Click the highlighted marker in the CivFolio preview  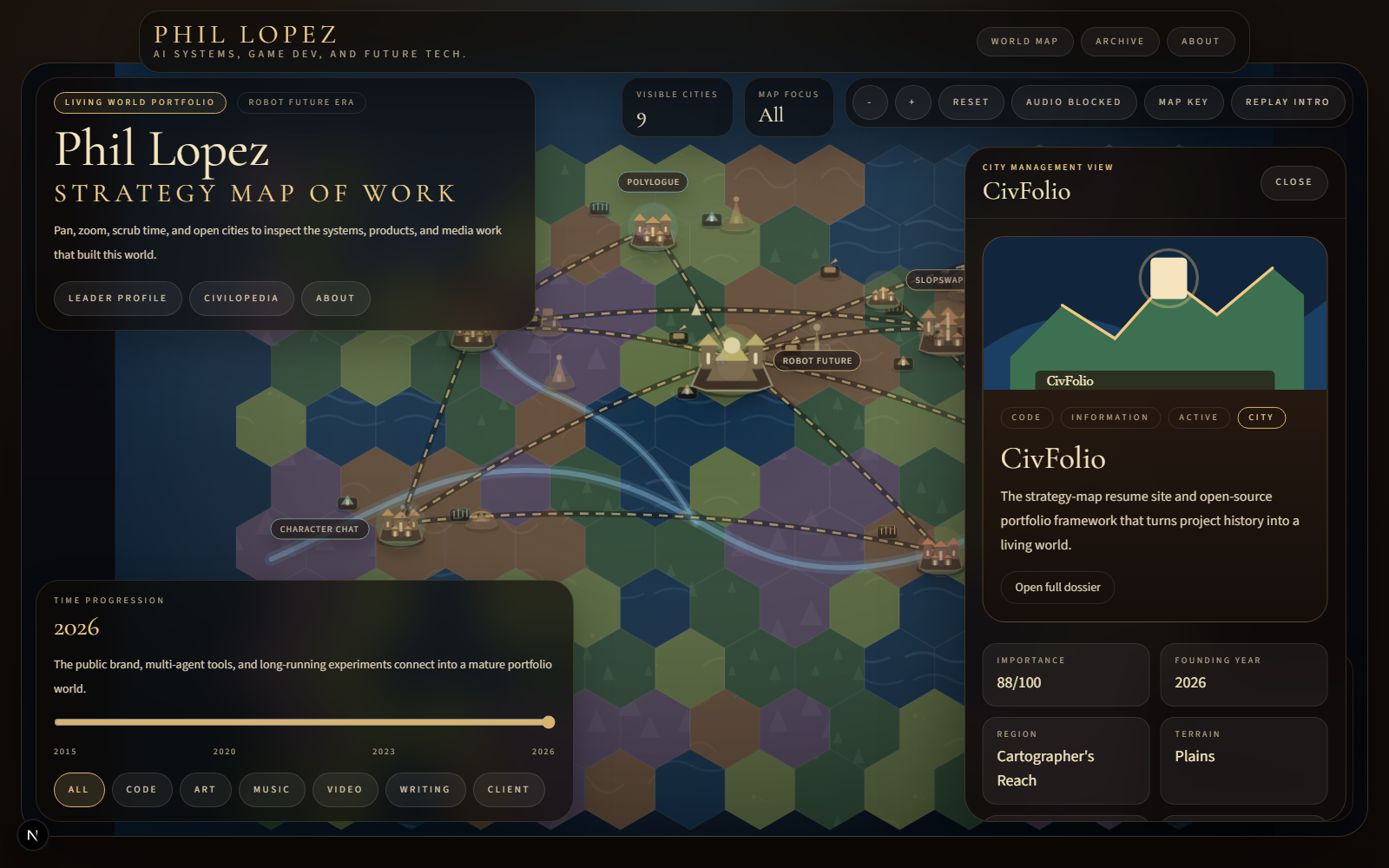coord(1169,278)
